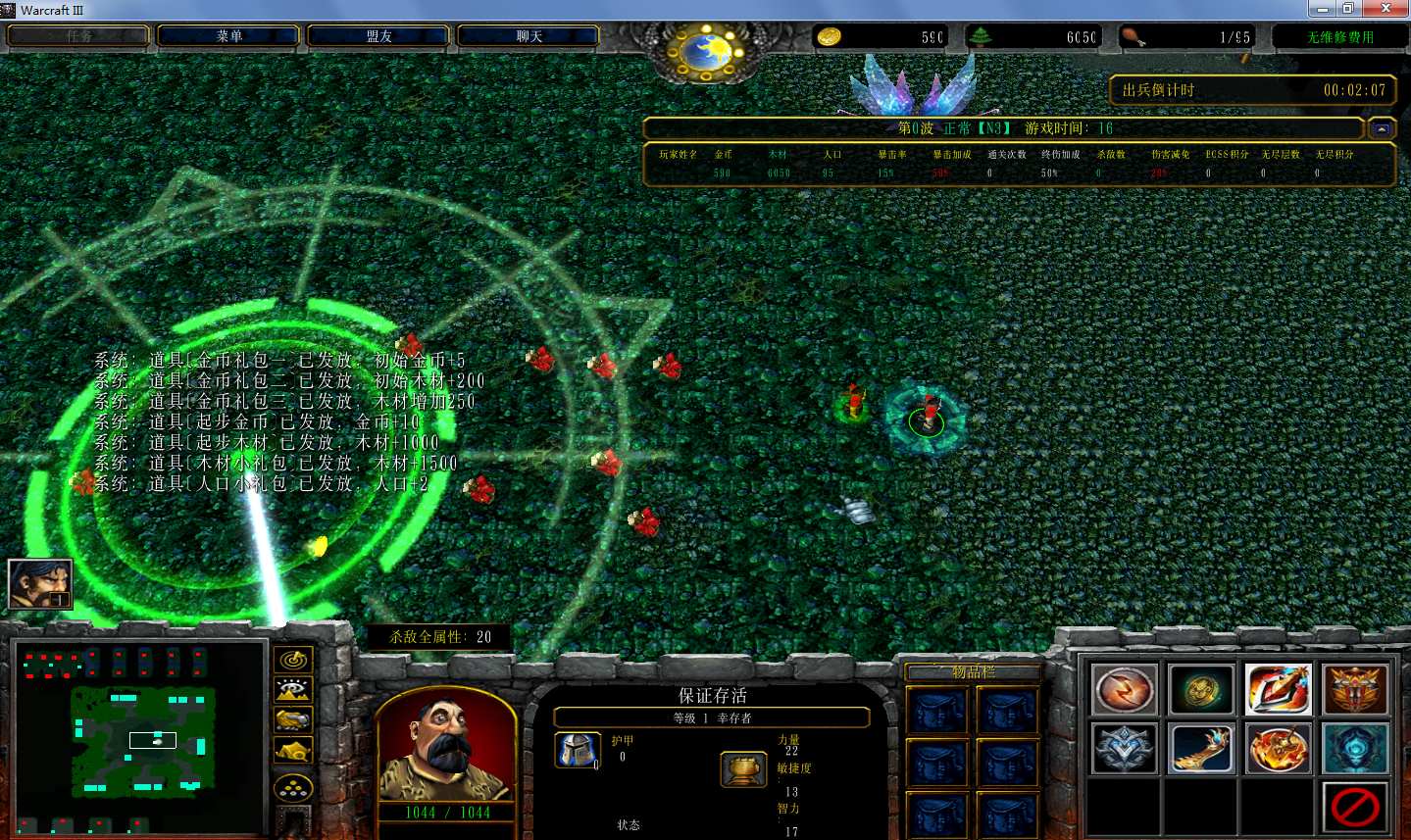This screenshot has width=1411, height=840.
Task: Toggle the formation movement button
Action: (292, 787)
